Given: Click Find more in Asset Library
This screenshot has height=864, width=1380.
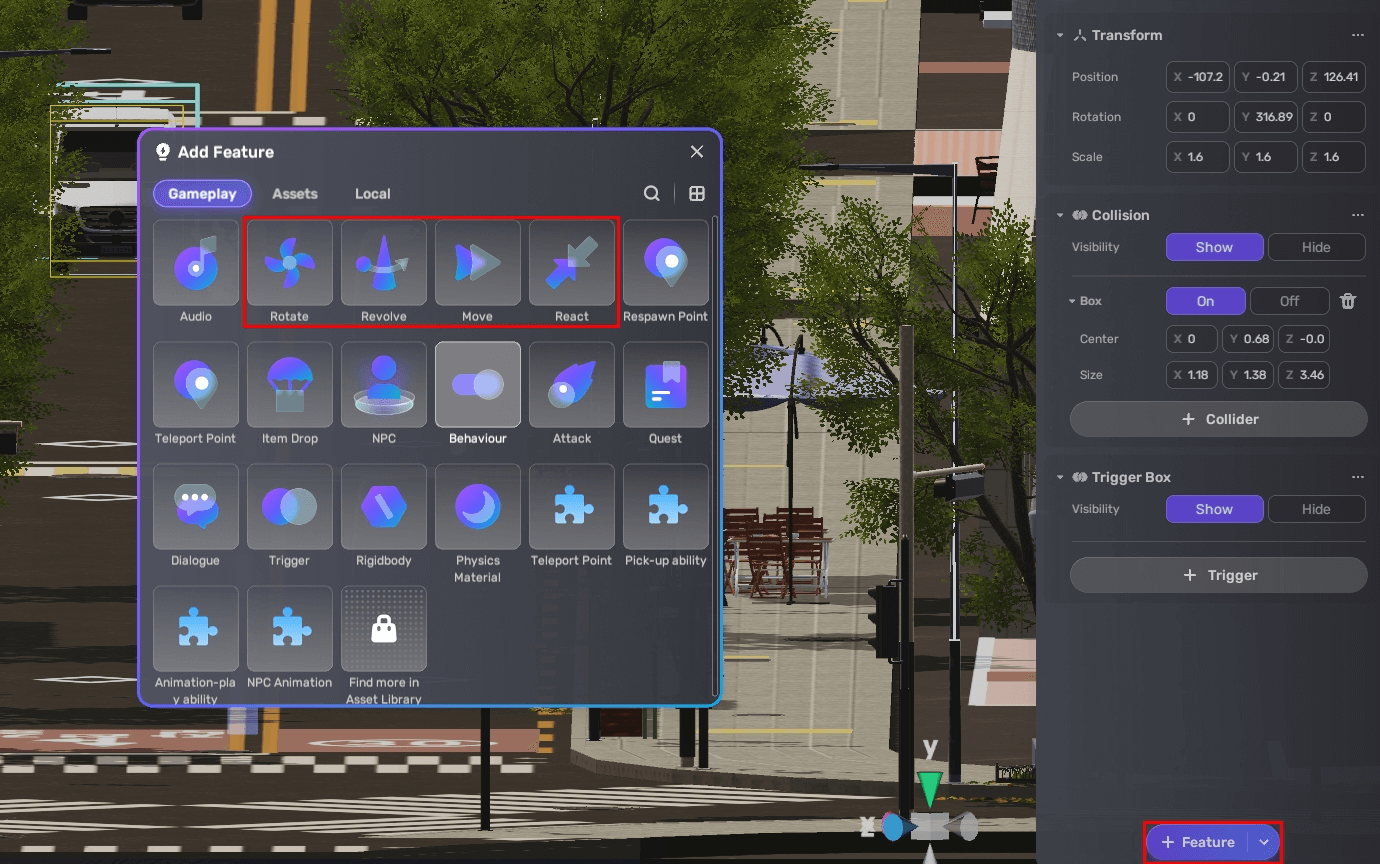Looking at the screenshot, I should pos(383,628).
